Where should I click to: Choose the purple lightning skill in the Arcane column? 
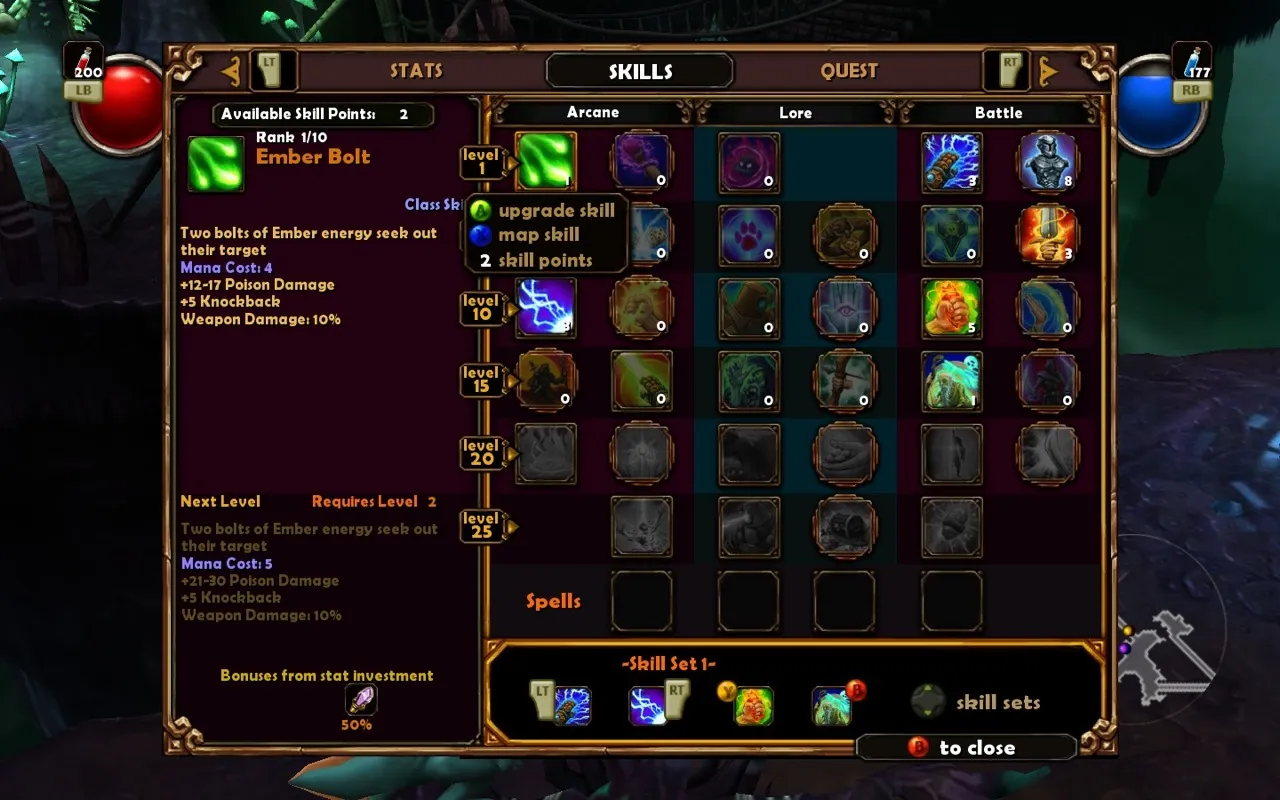(545, 307)
